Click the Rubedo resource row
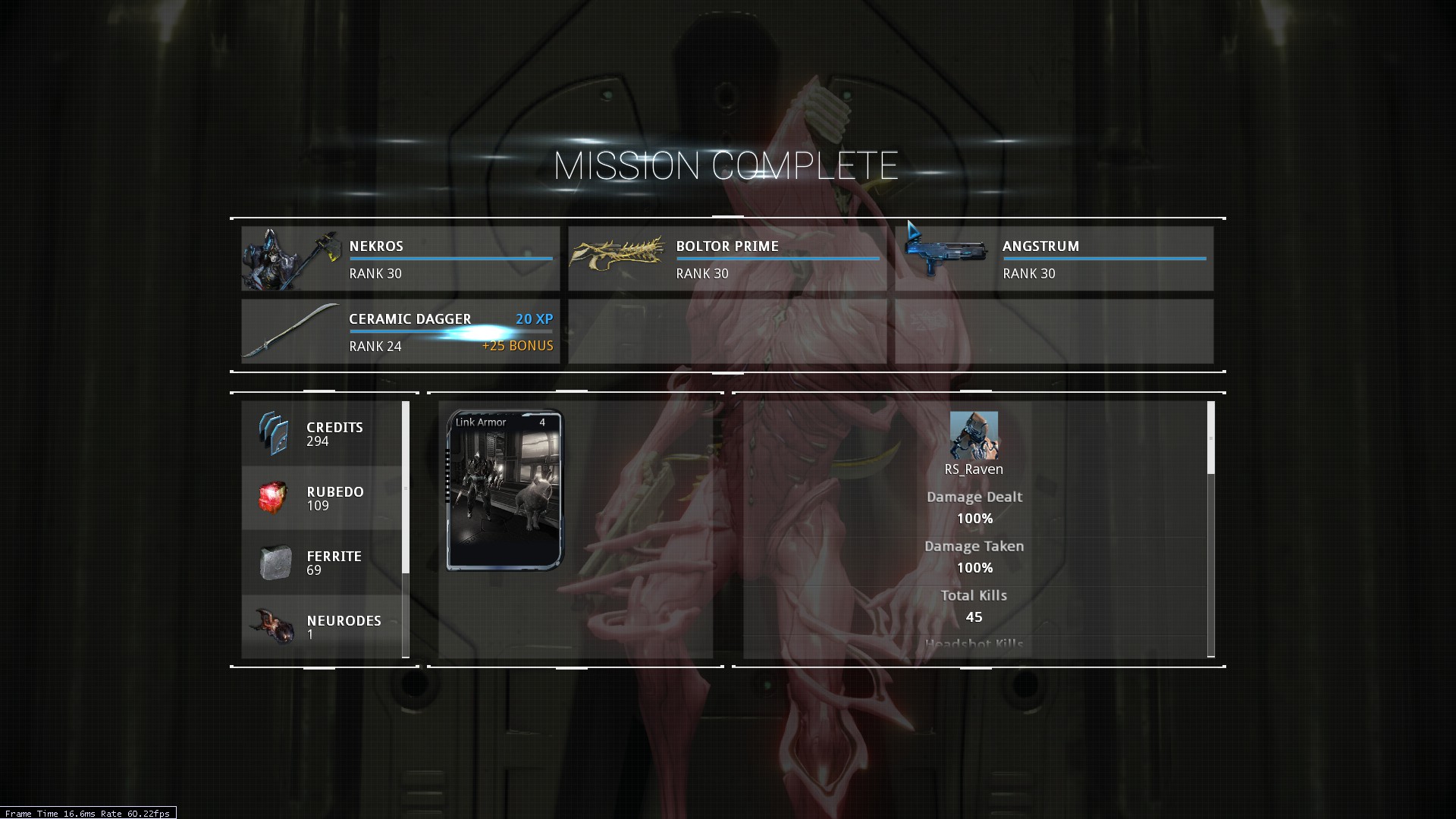This screenshot has height=819, width=1456. [322, 498]
